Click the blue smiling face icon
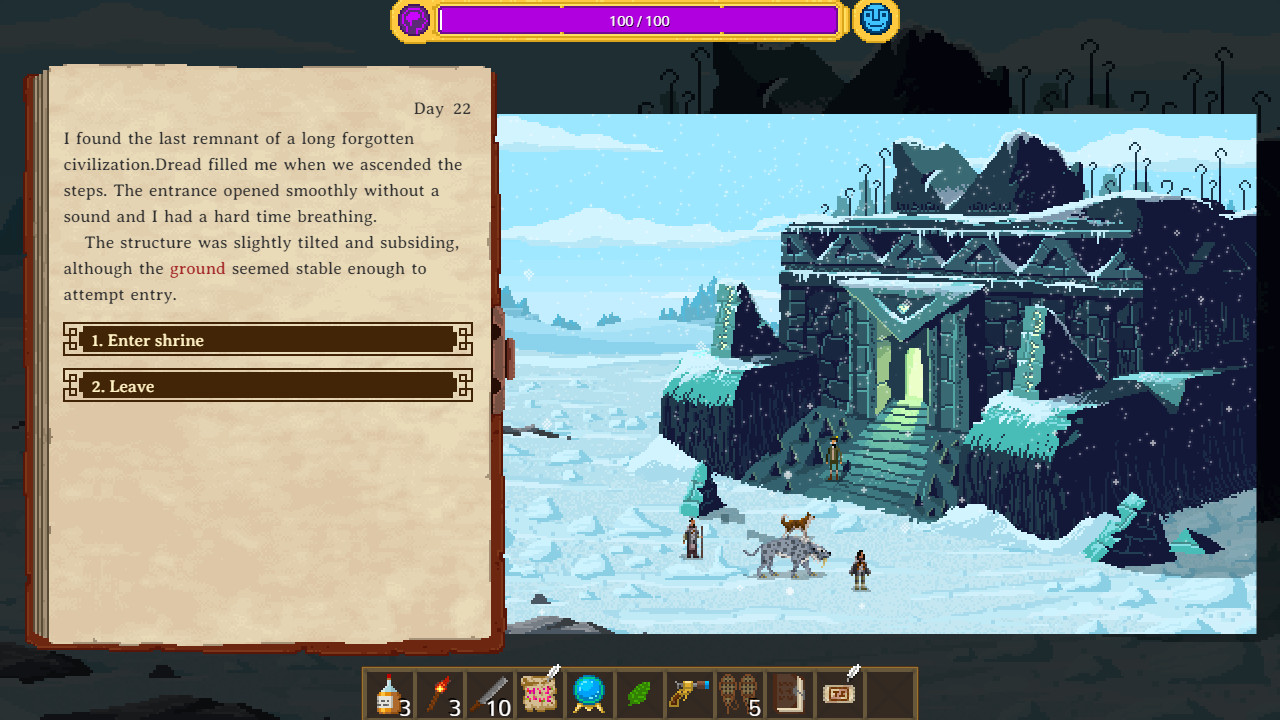This screenshot has width=1280, height=720. click(x=874, y=20)
